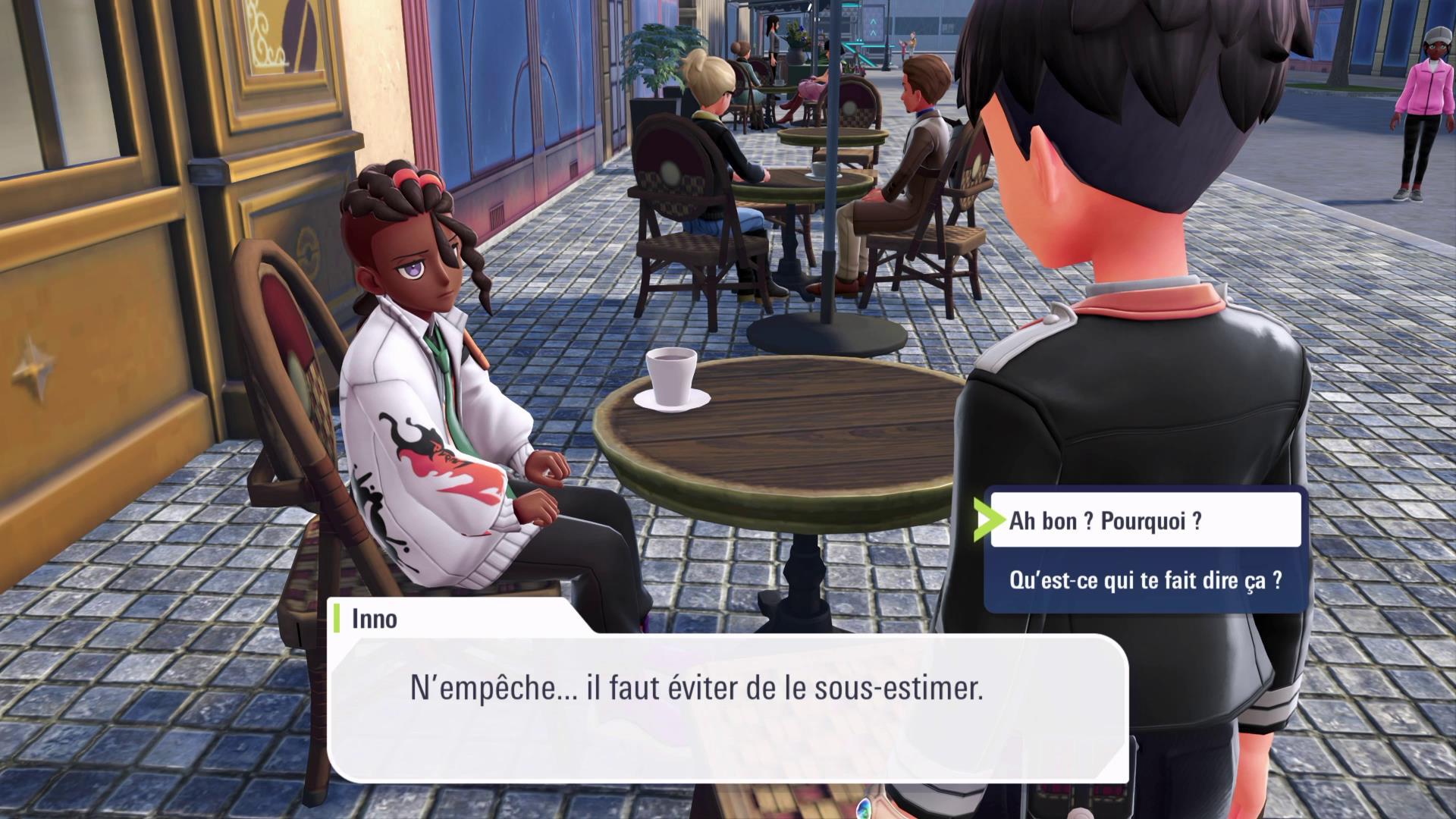Select "Qu'est-ce qui te fait dire ça ?"
Image resolution: width=1456 pixels, height=819 pixels.
tap(1145, 581)
